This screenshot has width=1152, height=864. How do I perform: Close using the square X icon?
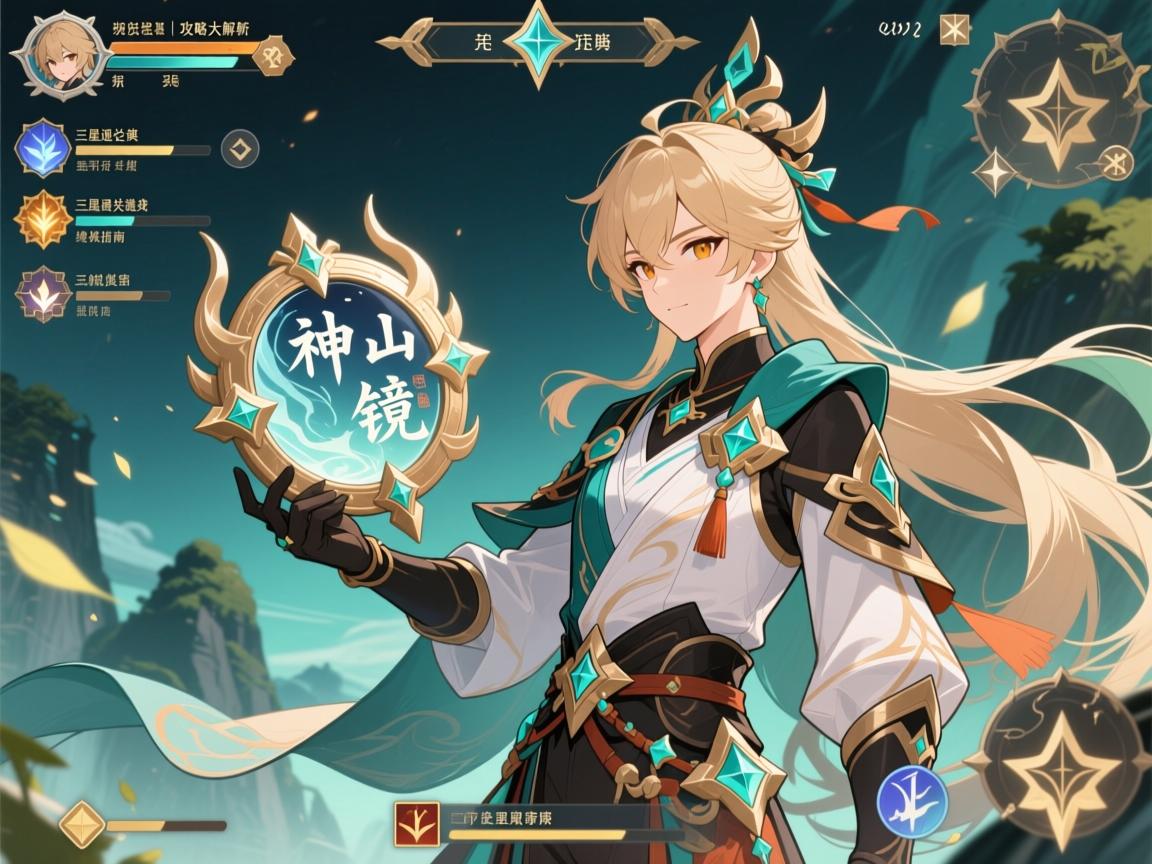point(955,30)
